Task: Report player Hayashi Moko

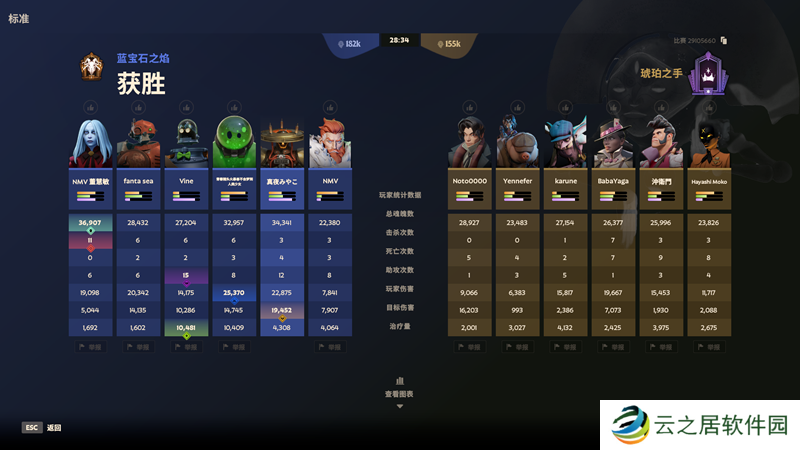Action: (708, 347)
